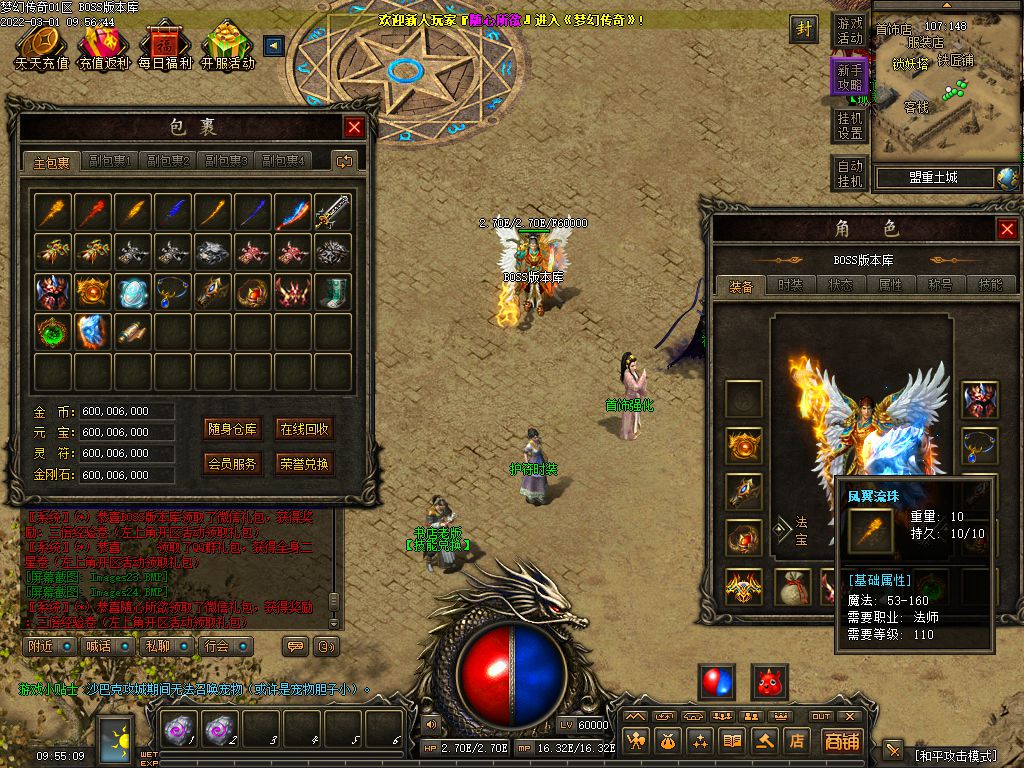The image size is (1024, 768).
Task: Switch to the 副包裹1 bag tab
Action: click(x=110, y=161)
